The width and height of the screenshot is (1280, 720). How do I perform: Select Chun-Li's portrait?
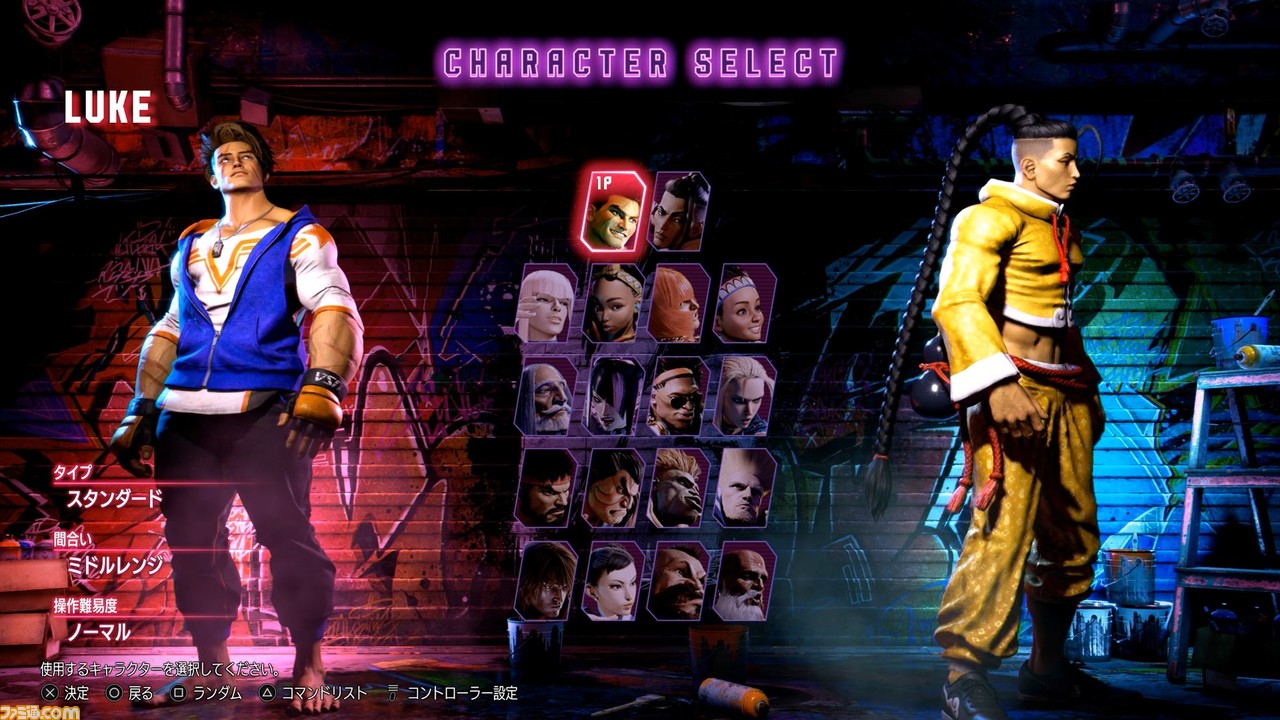[612, 581]
